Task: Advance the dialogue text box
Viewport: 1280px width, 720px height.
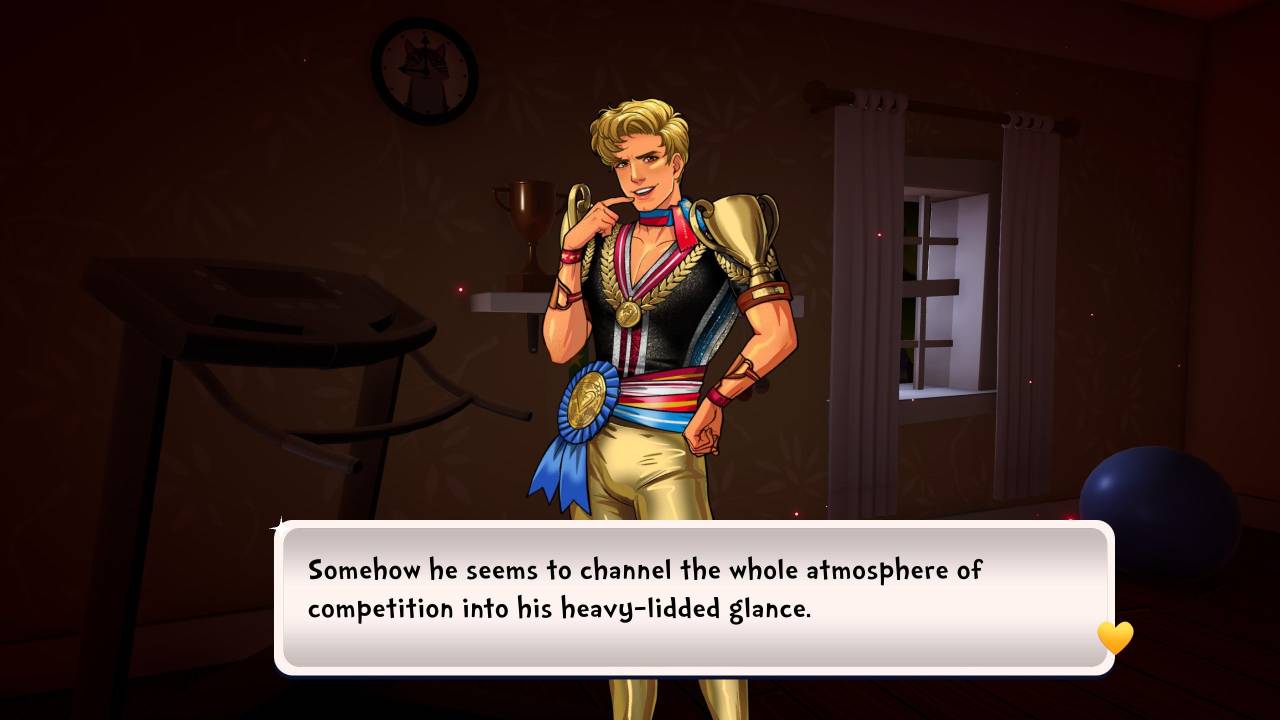Action: click(x=694, y=596)
